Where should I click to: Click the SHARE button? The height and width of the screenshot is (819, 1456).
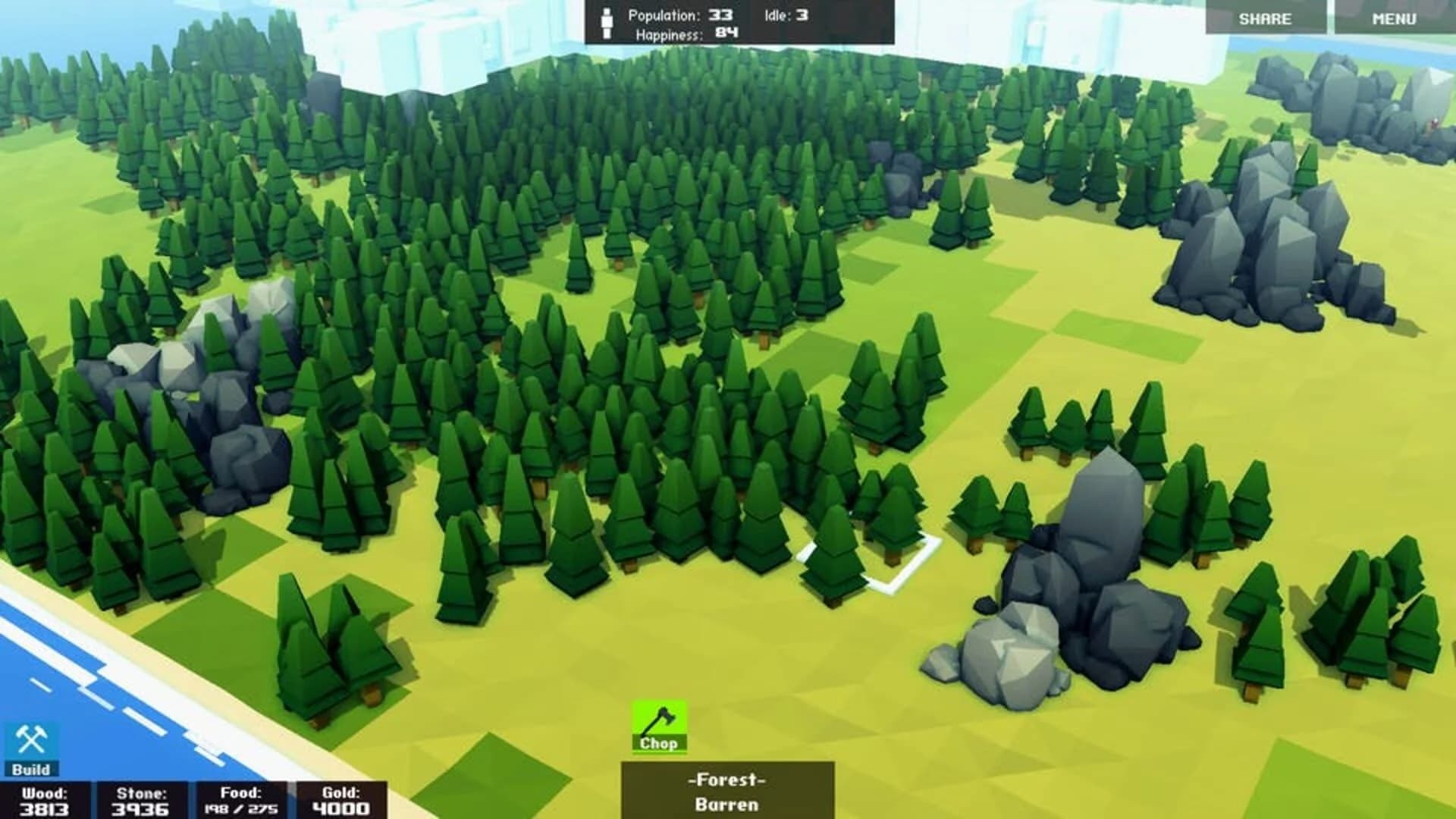point(1265,19)
